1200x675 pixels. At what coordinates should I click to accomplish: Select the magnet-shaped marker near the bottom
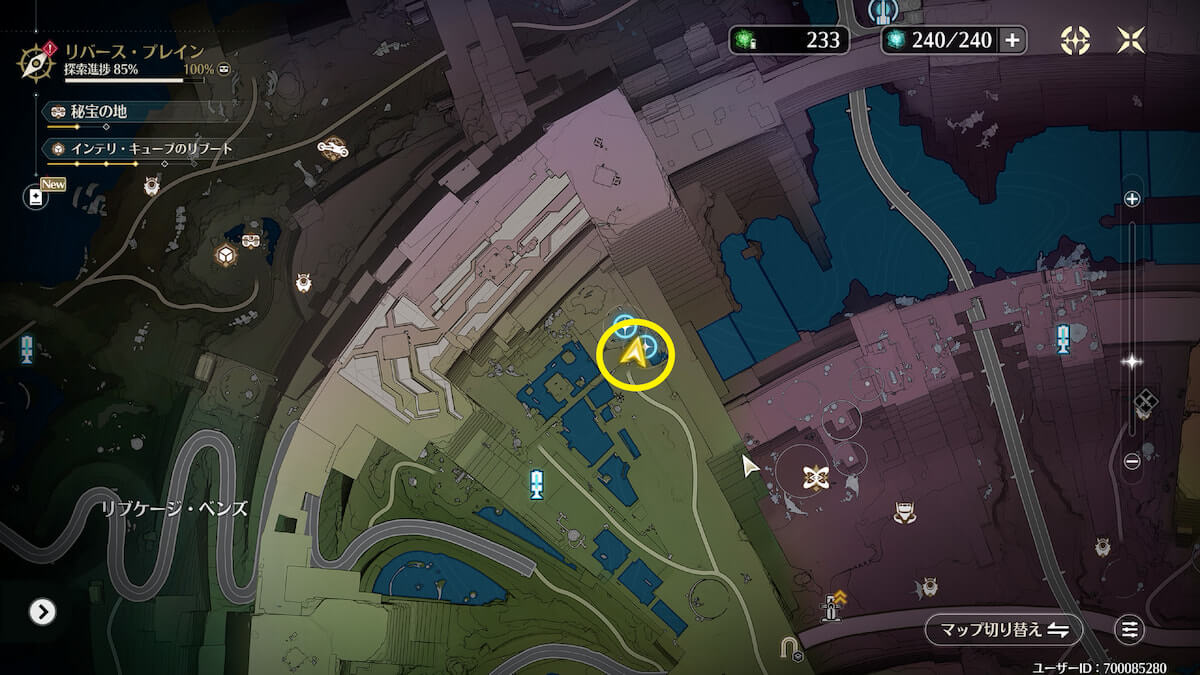[790, 651]
